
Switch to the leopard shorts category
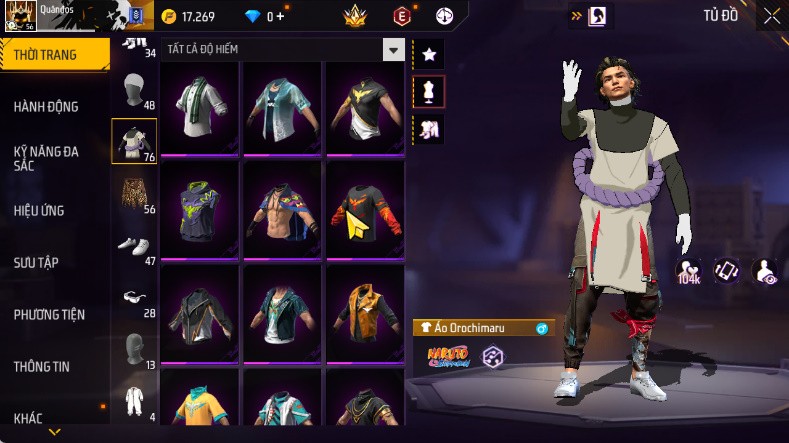click(133, 196)
